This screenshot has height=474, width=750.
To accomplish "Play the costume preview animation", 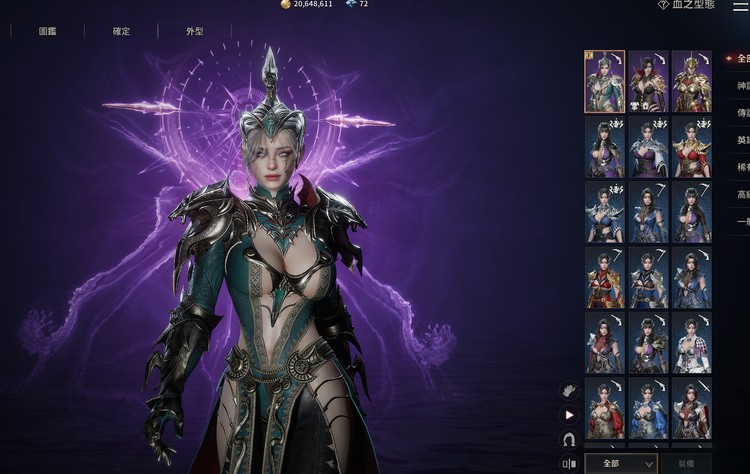I will click(570, 414).
